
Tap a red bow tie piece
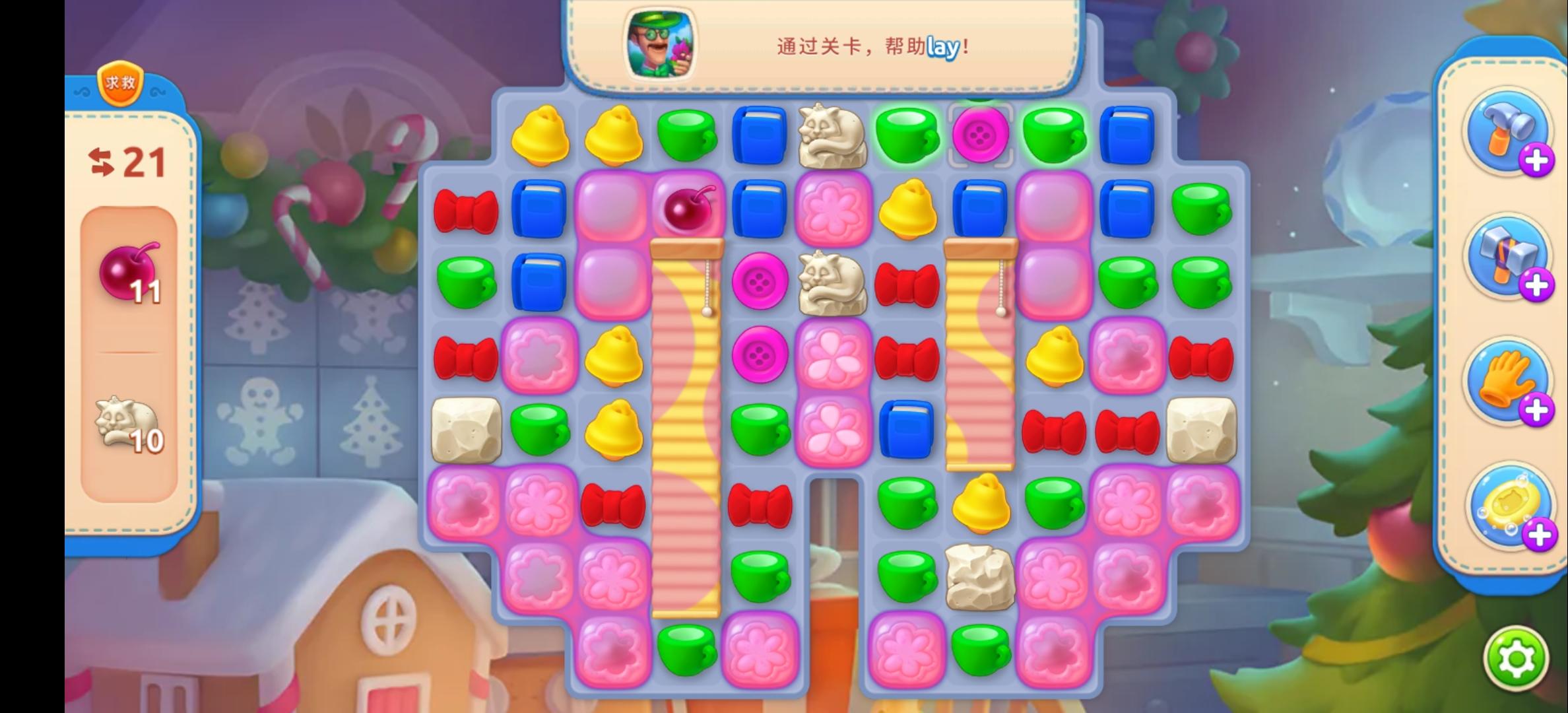(467, 210)
